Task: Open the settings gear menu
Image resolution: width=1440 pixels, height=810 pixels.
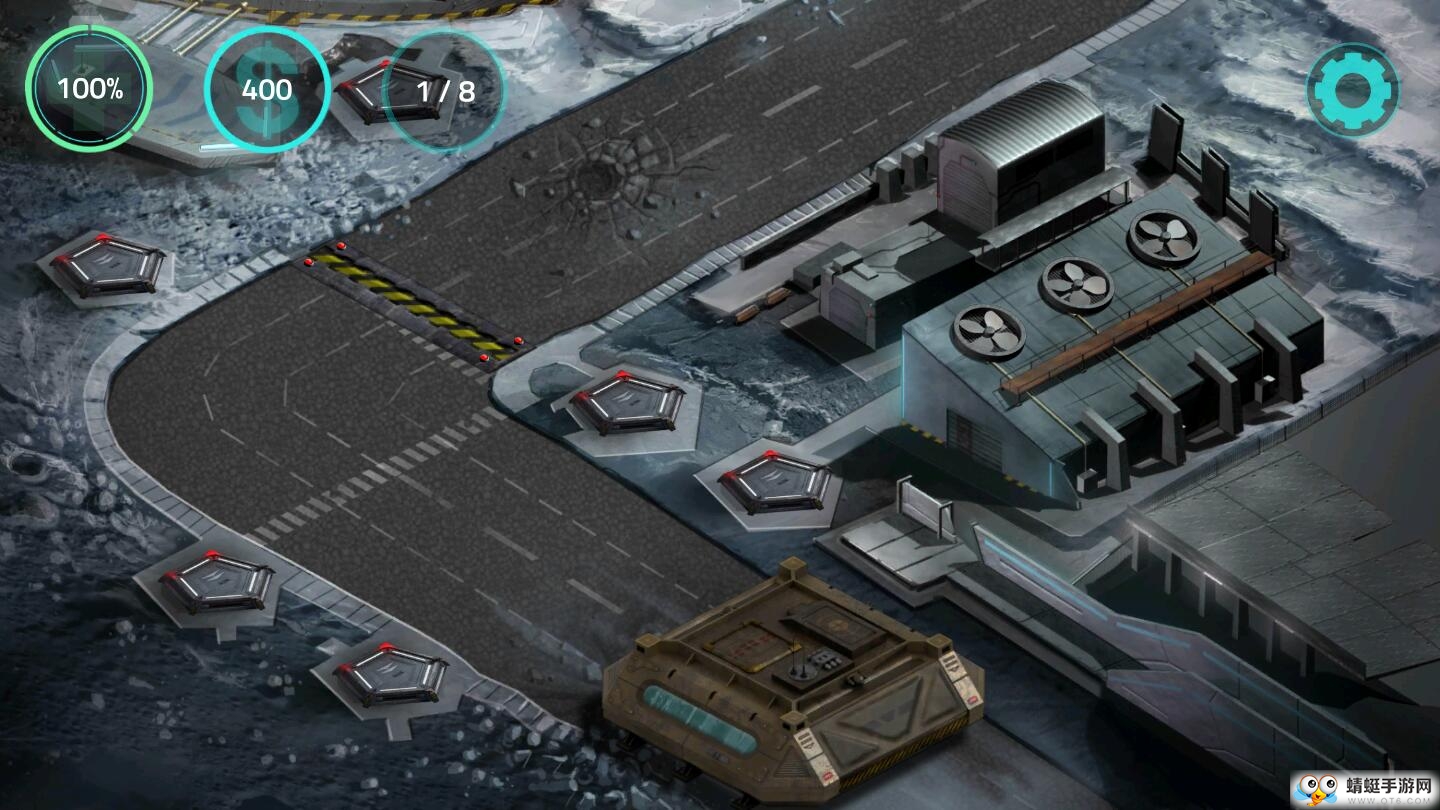Action: (x=1352, y=90)
